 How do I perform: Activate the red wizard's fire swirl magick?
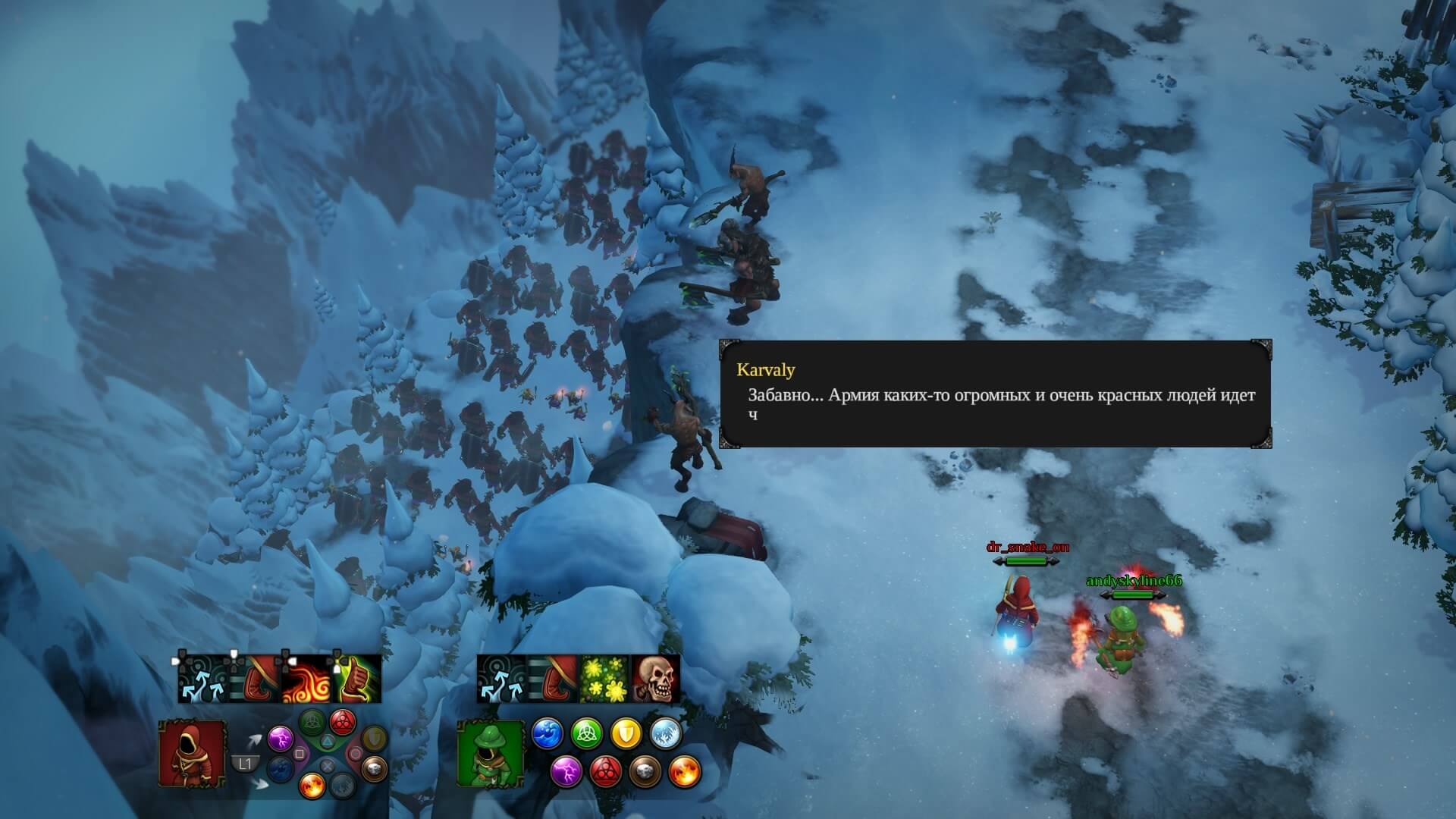click(306, 679)
